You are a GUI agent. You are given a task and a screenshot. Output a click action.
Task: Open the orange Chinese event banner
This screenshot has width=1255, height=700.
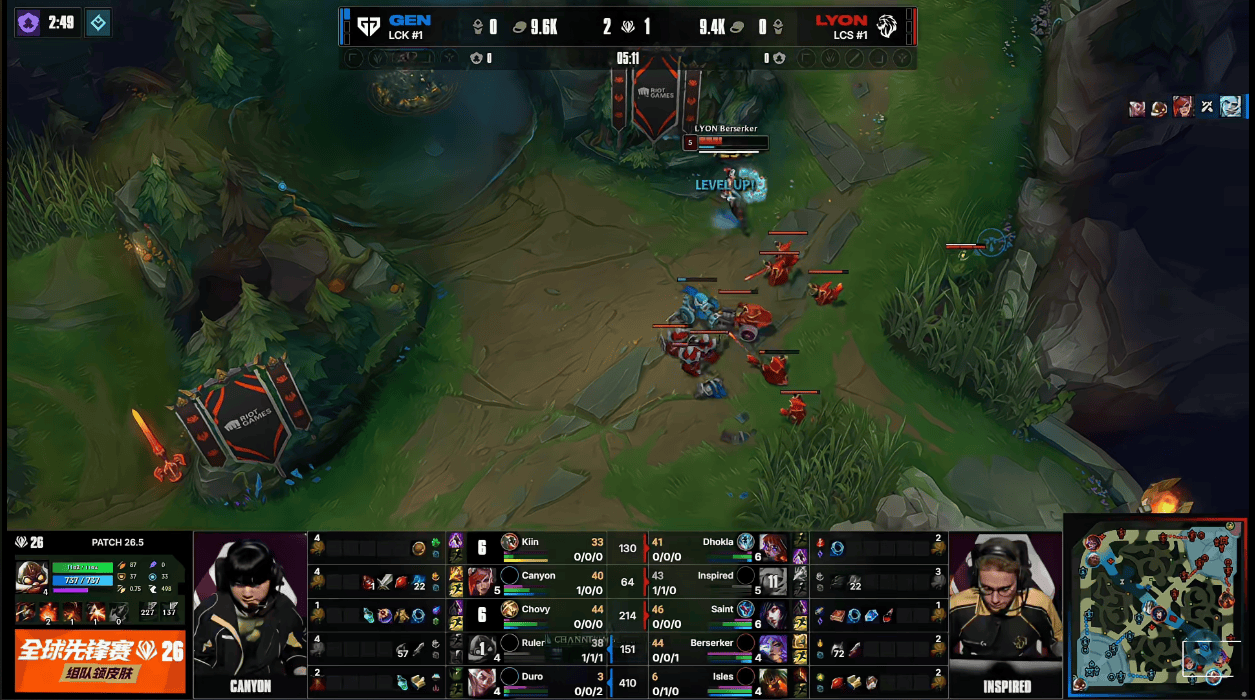tap(99, 661)
